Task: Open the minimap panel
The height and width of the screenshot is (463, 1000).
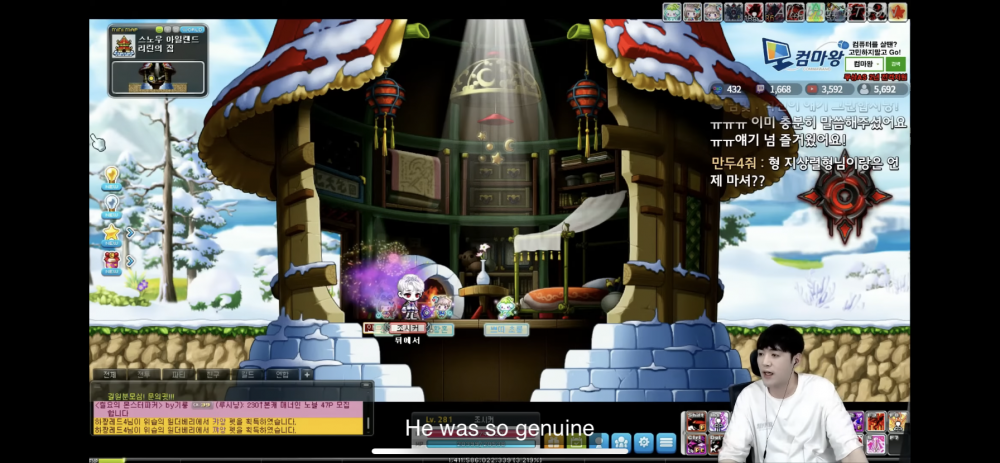Action: tap(157, 60)
